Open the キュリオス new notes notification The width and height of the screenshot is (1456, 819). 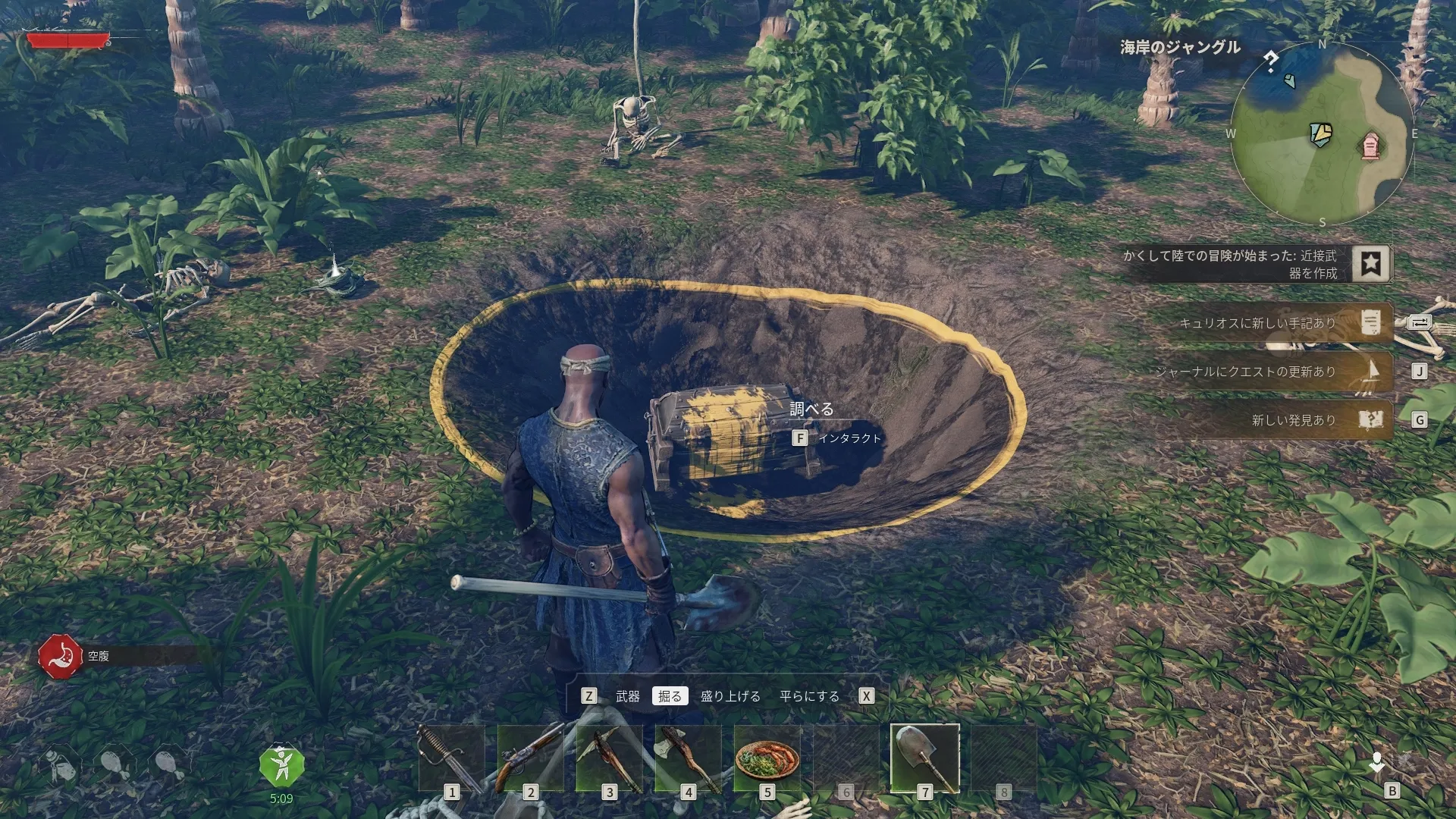[1282, 323]
